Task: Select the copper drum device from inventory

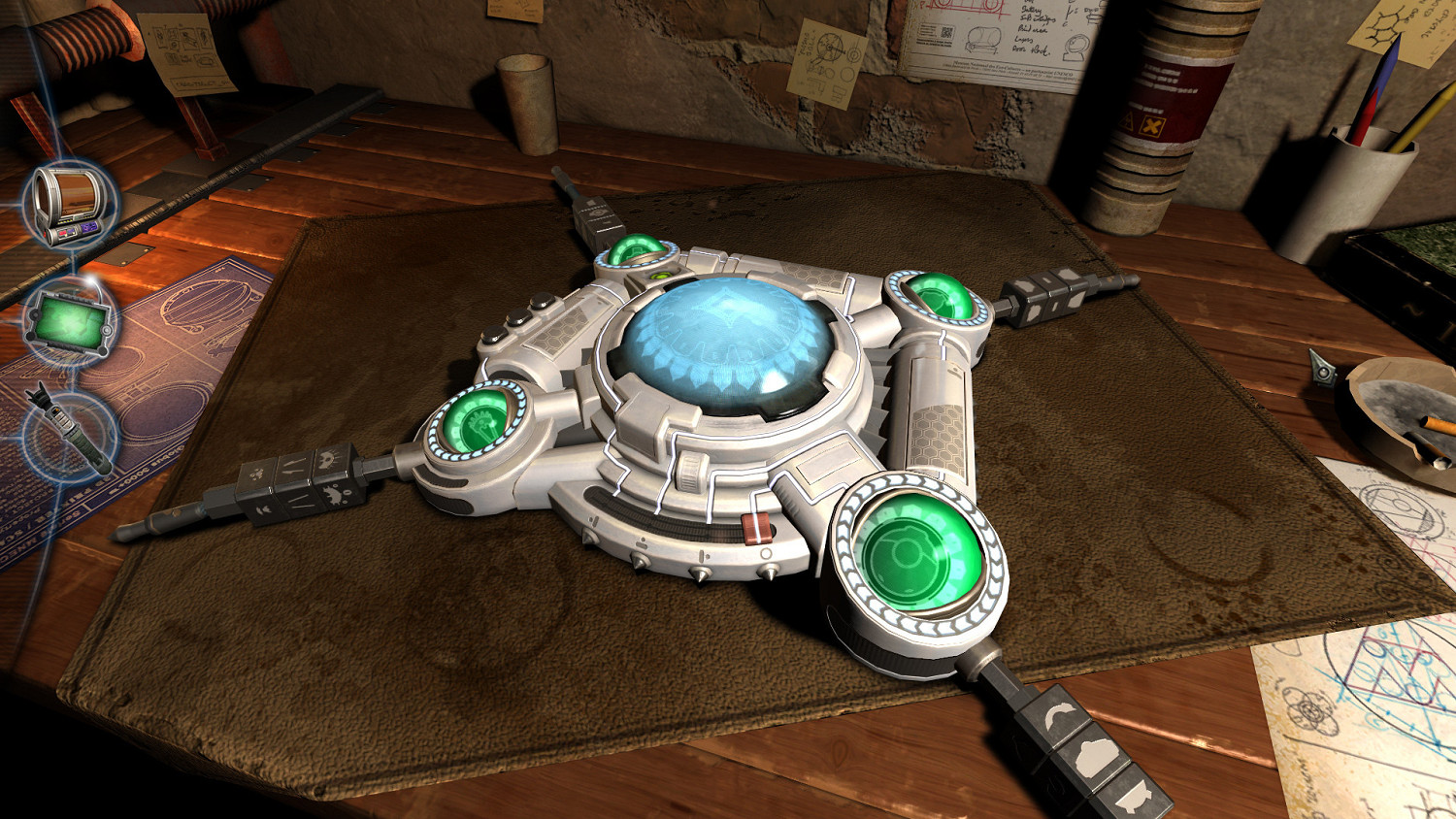Action: (x=68, y=204)
